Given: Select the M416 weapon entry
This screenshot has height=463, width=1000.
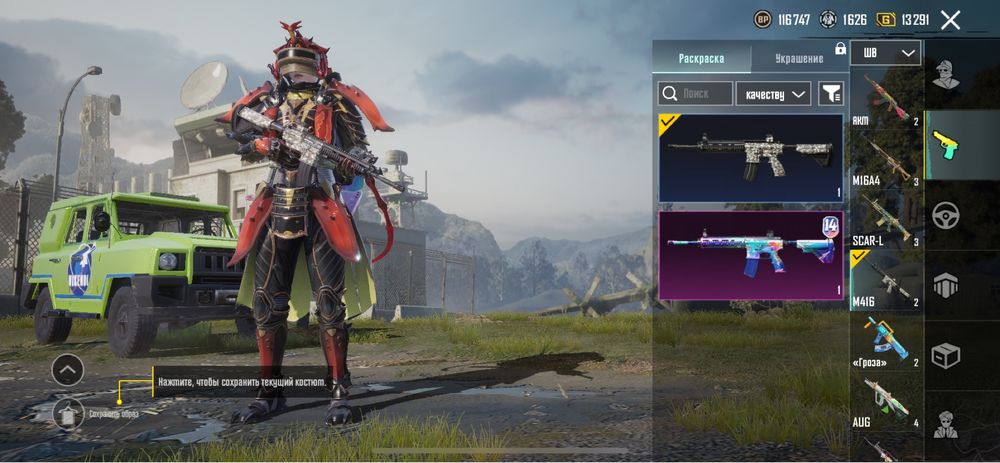Looking at the screenshot, I should pyautogui.click(x=886, y=283).
